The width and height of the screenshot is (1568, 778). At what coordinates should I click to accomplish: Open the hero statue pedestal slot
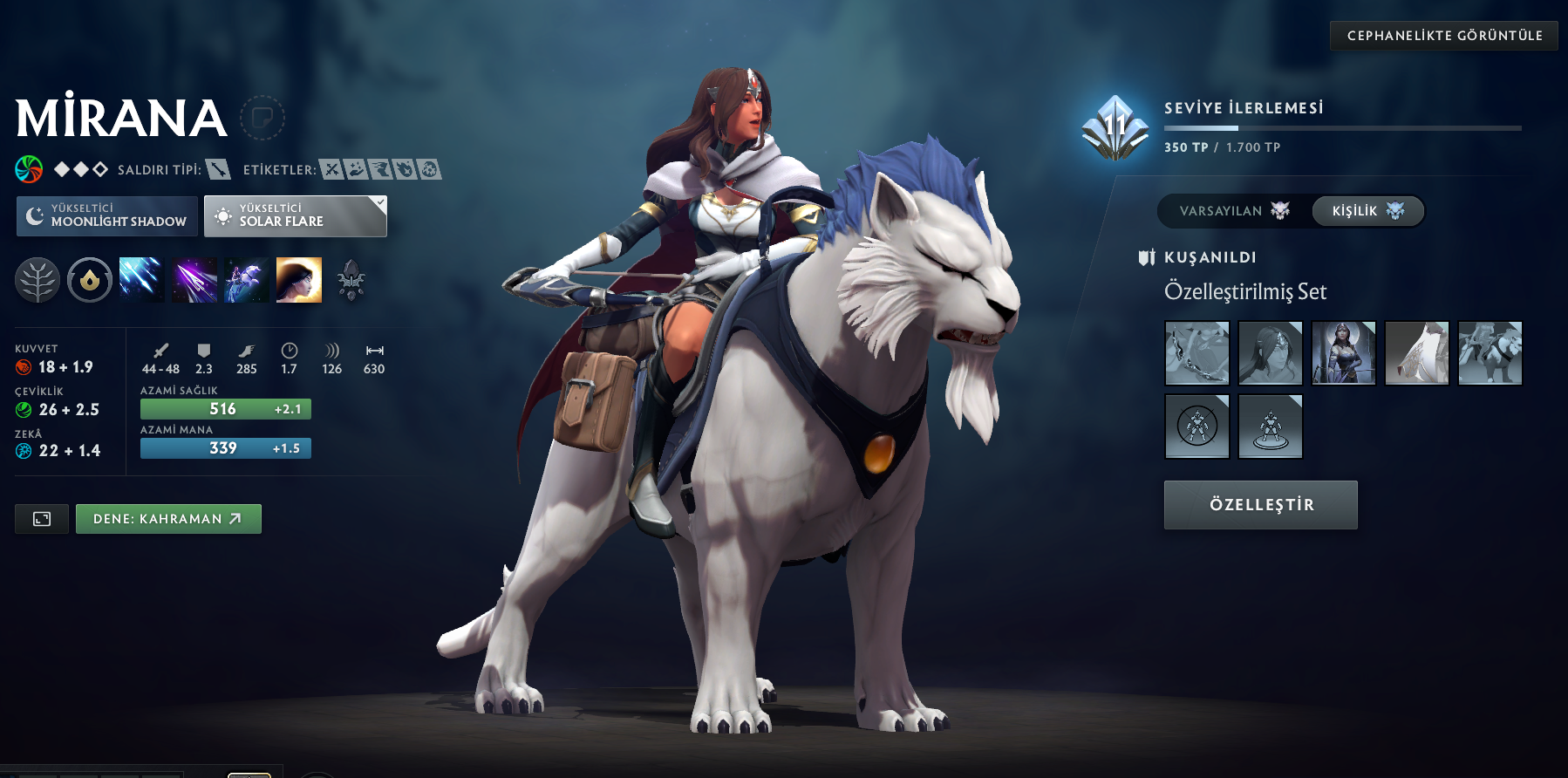pyautogui.click(x=1271, y=427)
